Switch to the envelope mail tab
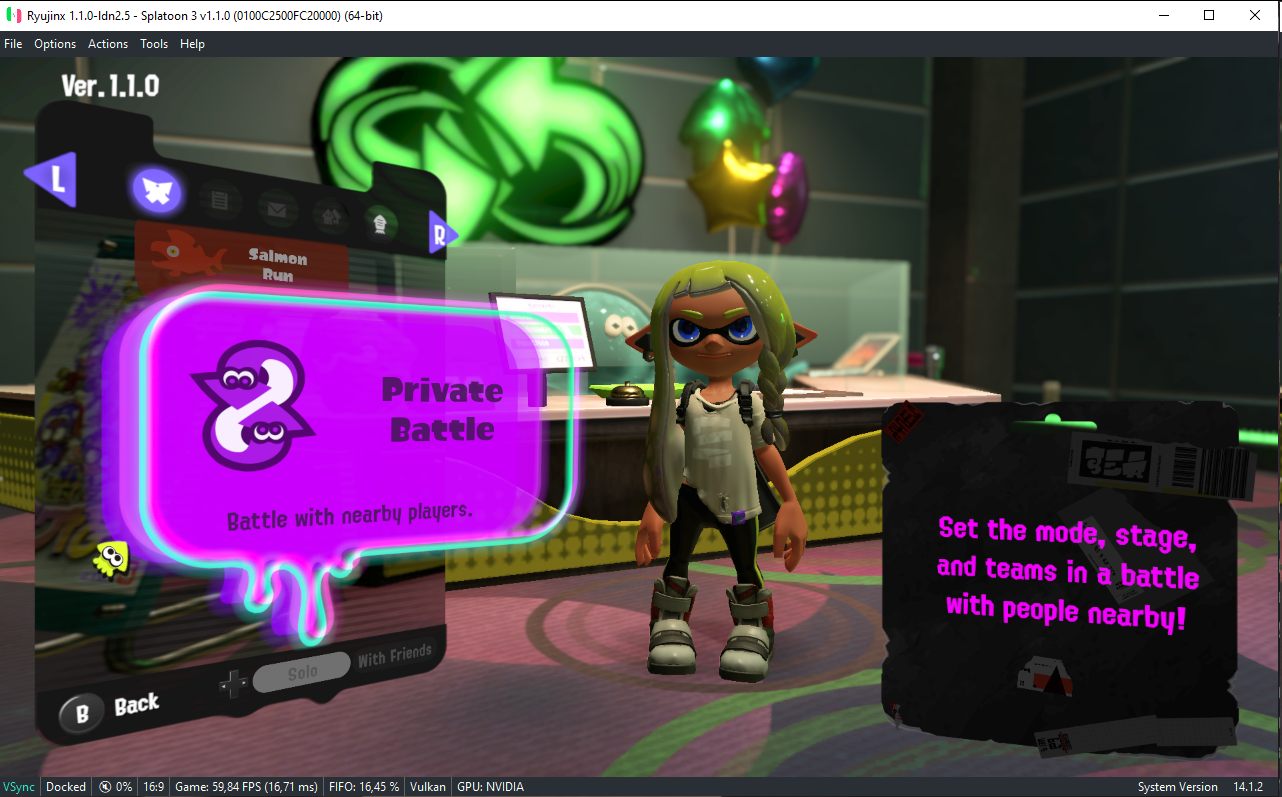 point(277,208)
